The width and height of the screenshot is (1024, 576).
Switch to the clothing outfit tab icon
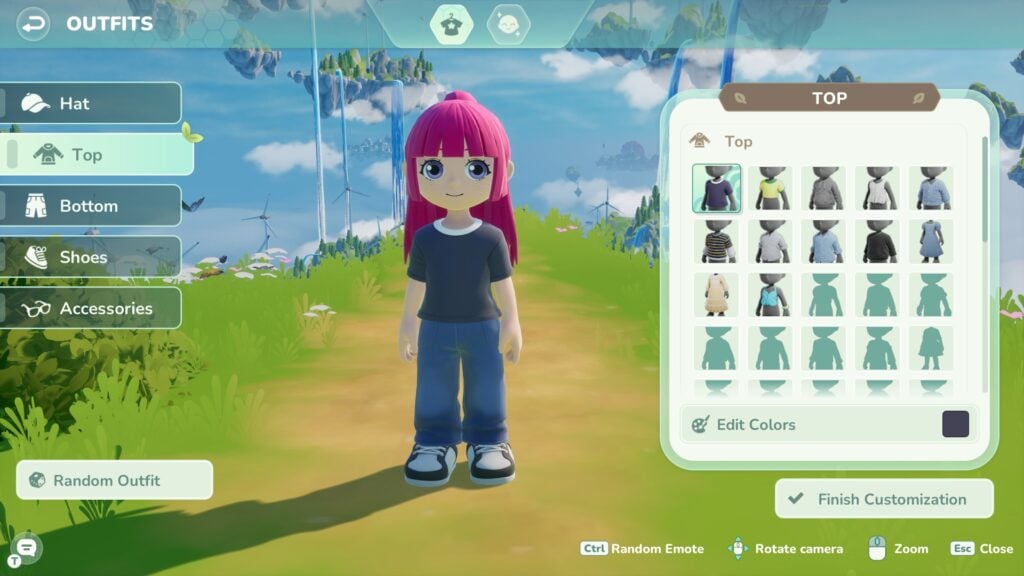[451, 24]
